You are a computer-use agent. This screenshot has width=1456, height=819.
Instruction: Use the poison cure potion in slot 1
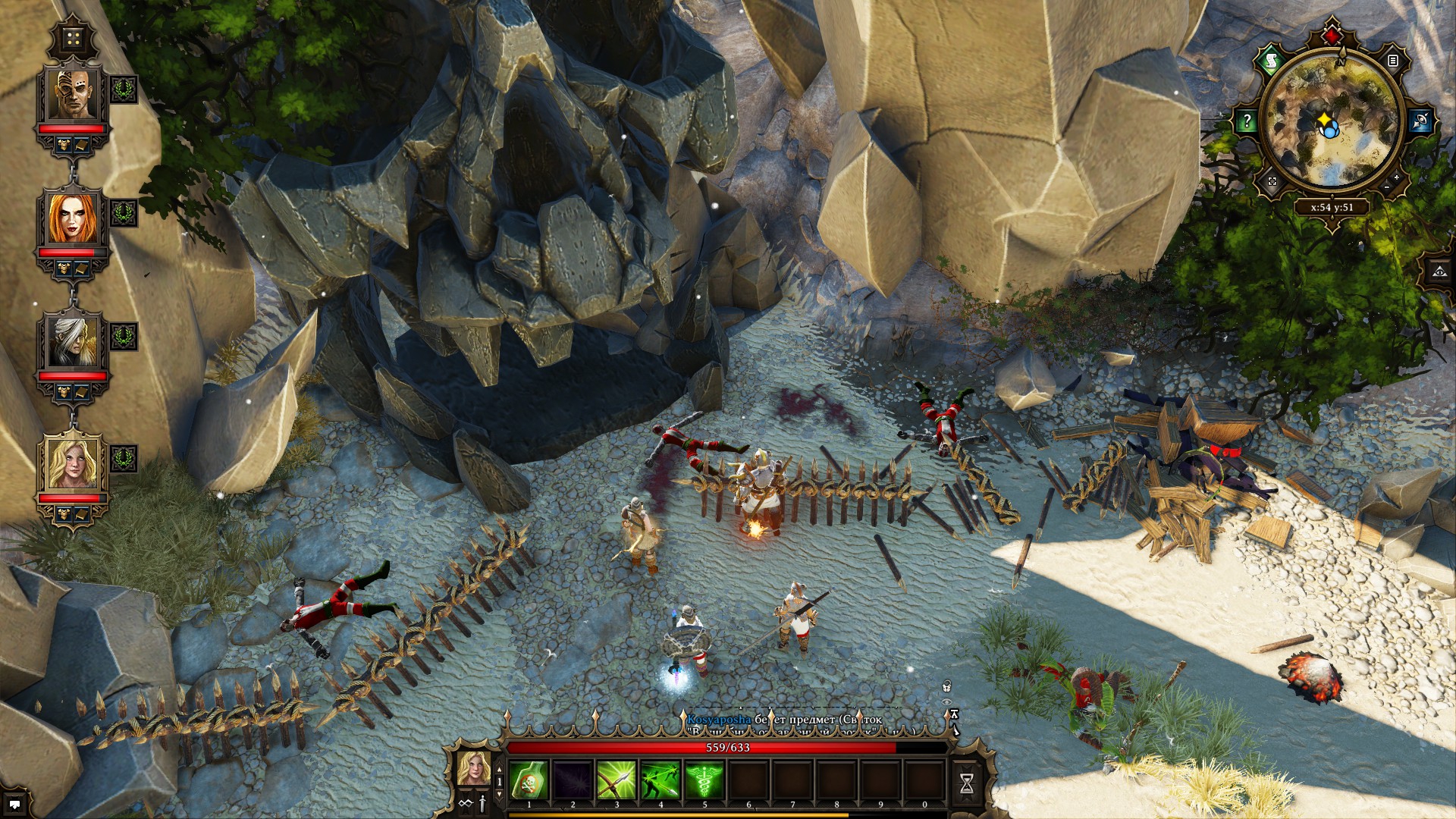pos(529,781)
